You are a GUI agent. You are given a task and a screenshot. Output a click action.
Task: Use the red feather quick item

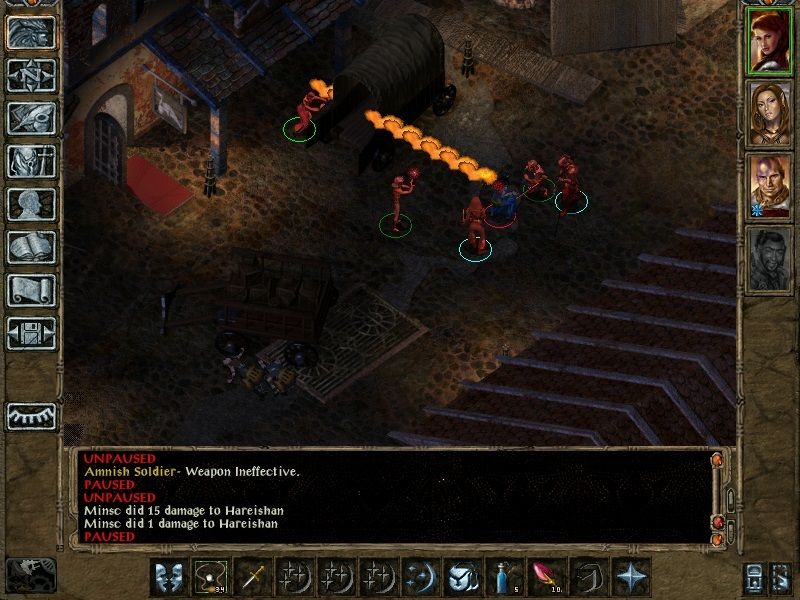pos(545,577)
